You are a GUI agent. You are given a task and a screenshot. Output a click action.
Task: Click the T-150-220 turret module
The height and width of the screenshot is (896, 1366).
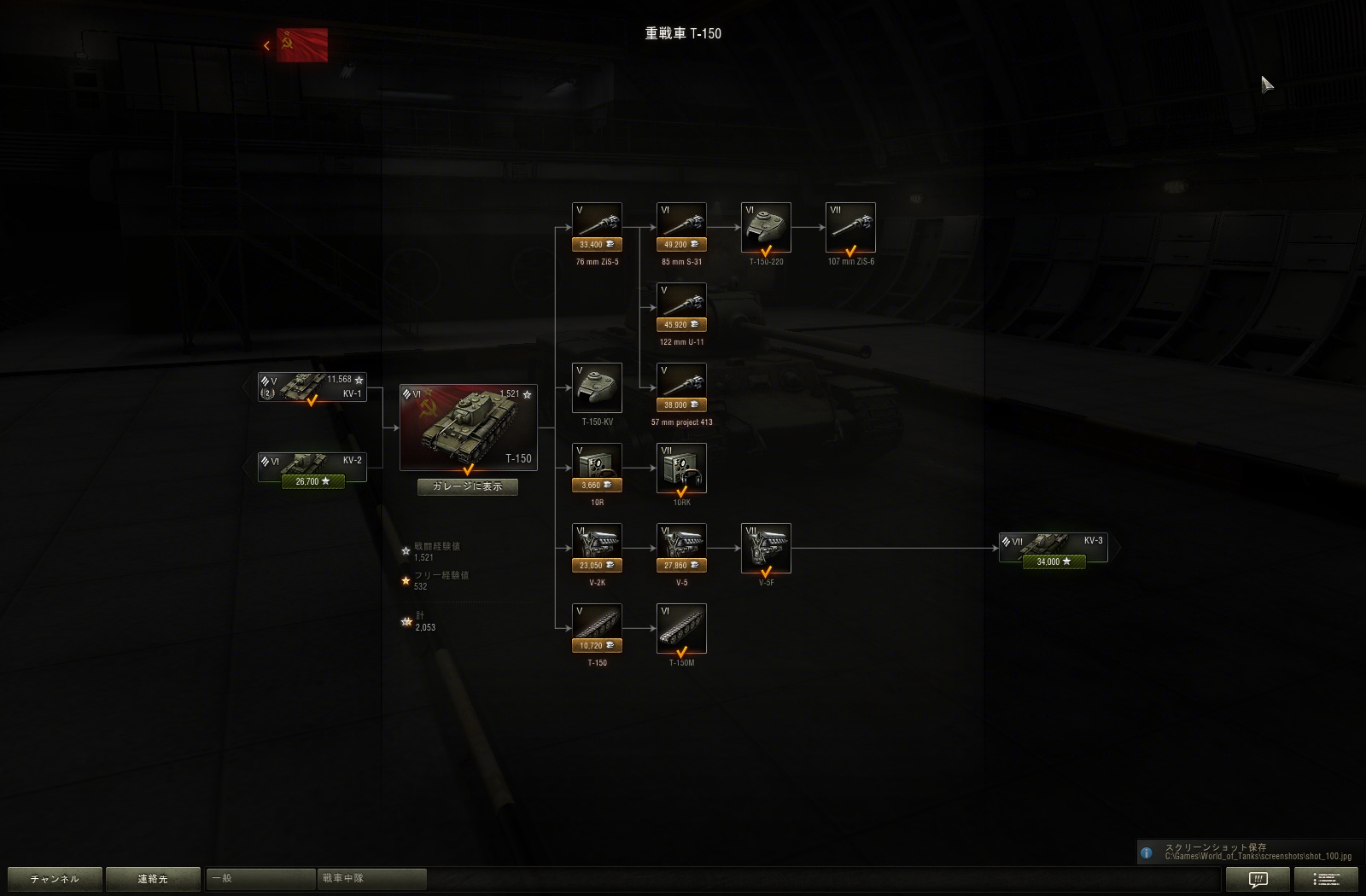[x=765, y=227]
